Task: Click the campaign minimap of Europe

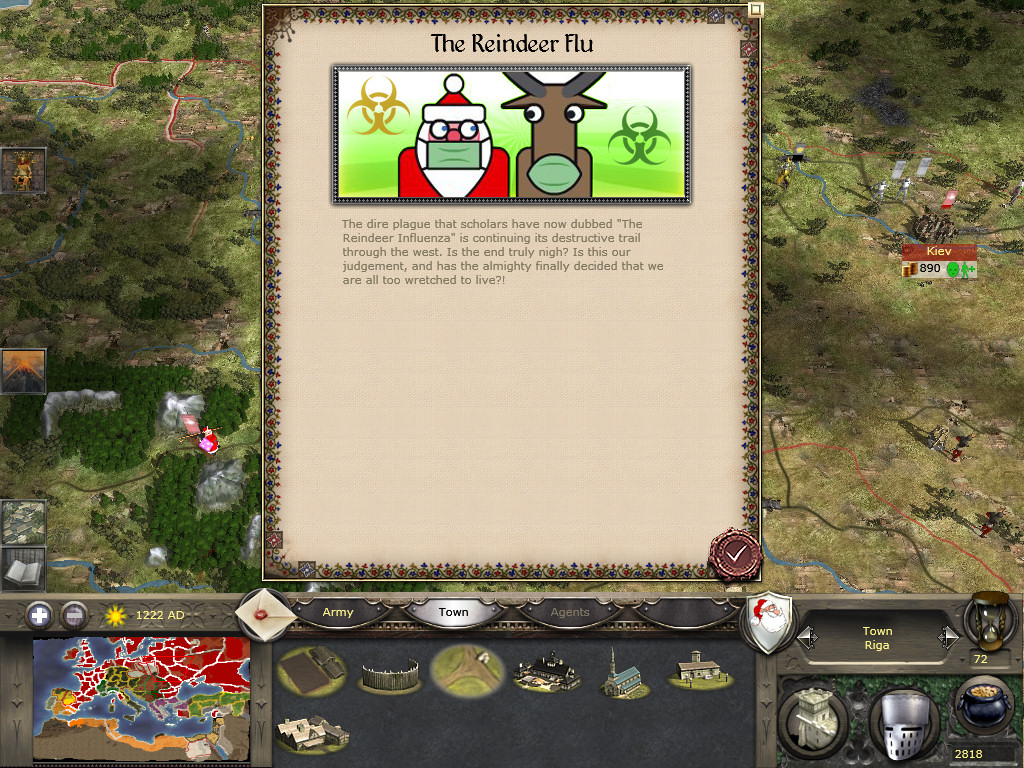Action: click(140, 698)
